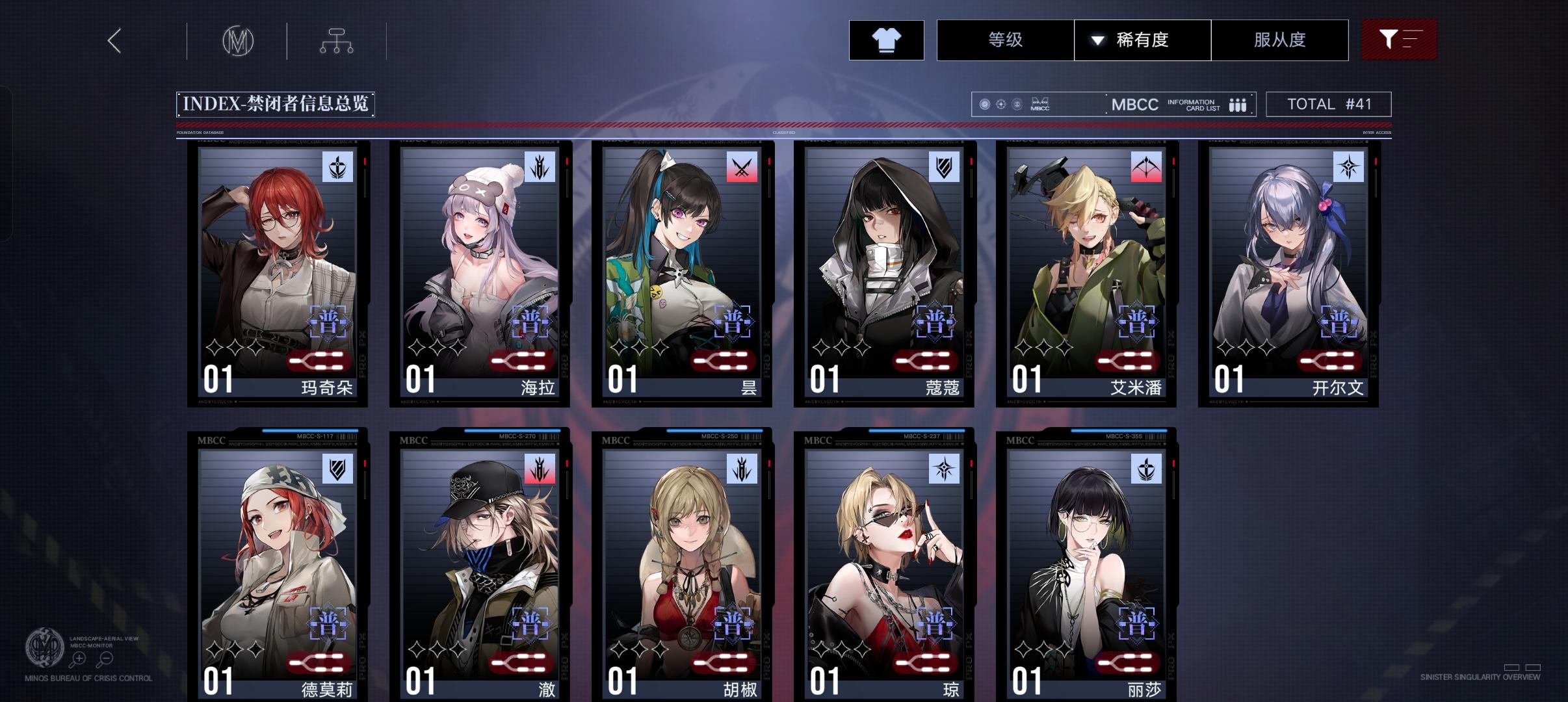Image resolution: width=1568 pixels, height=702 pixels.
Task: Click the shield class icon on 蔻蔻's card
Action: [943, 168]
